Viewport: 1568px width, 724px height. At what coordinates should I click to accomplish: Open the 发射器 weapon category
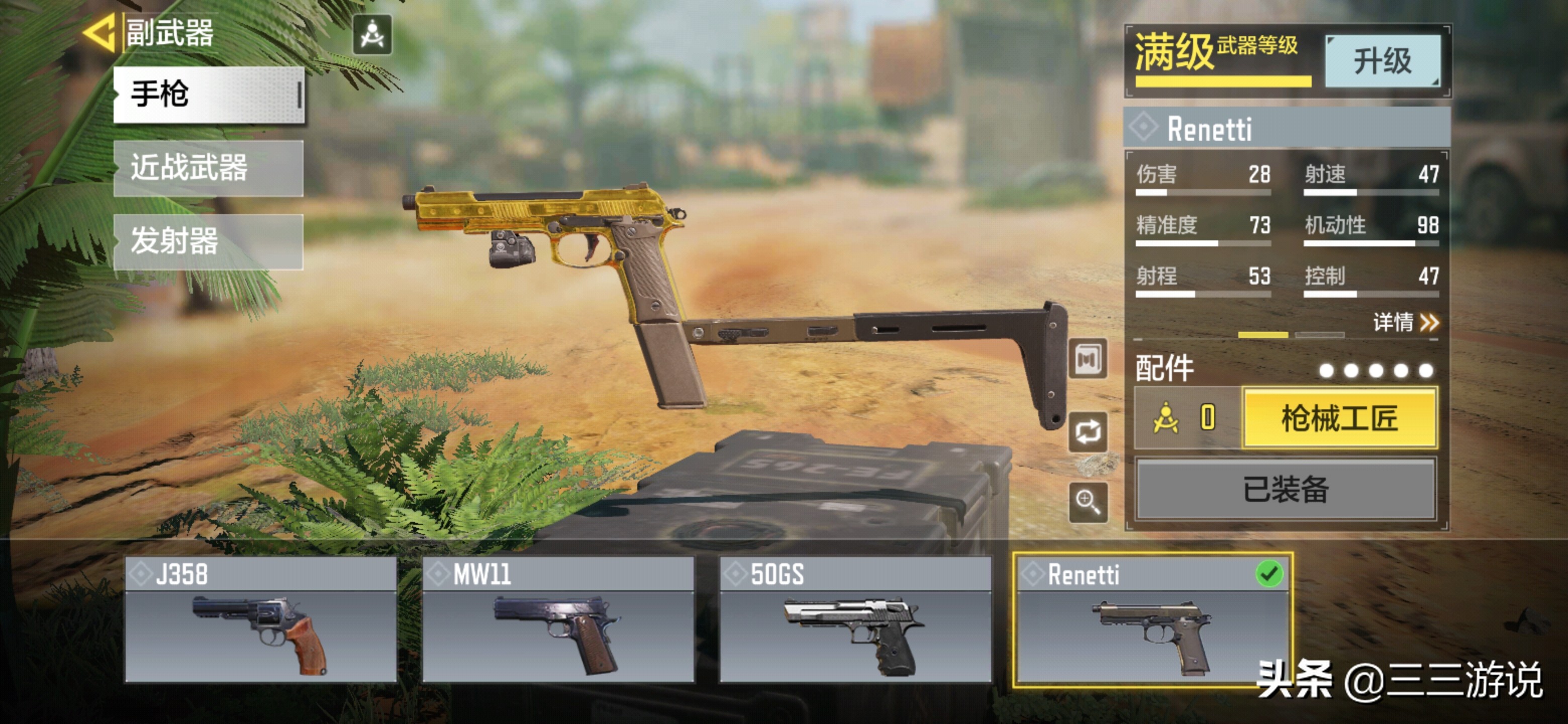pyautogui.click(x=208, y=241)
